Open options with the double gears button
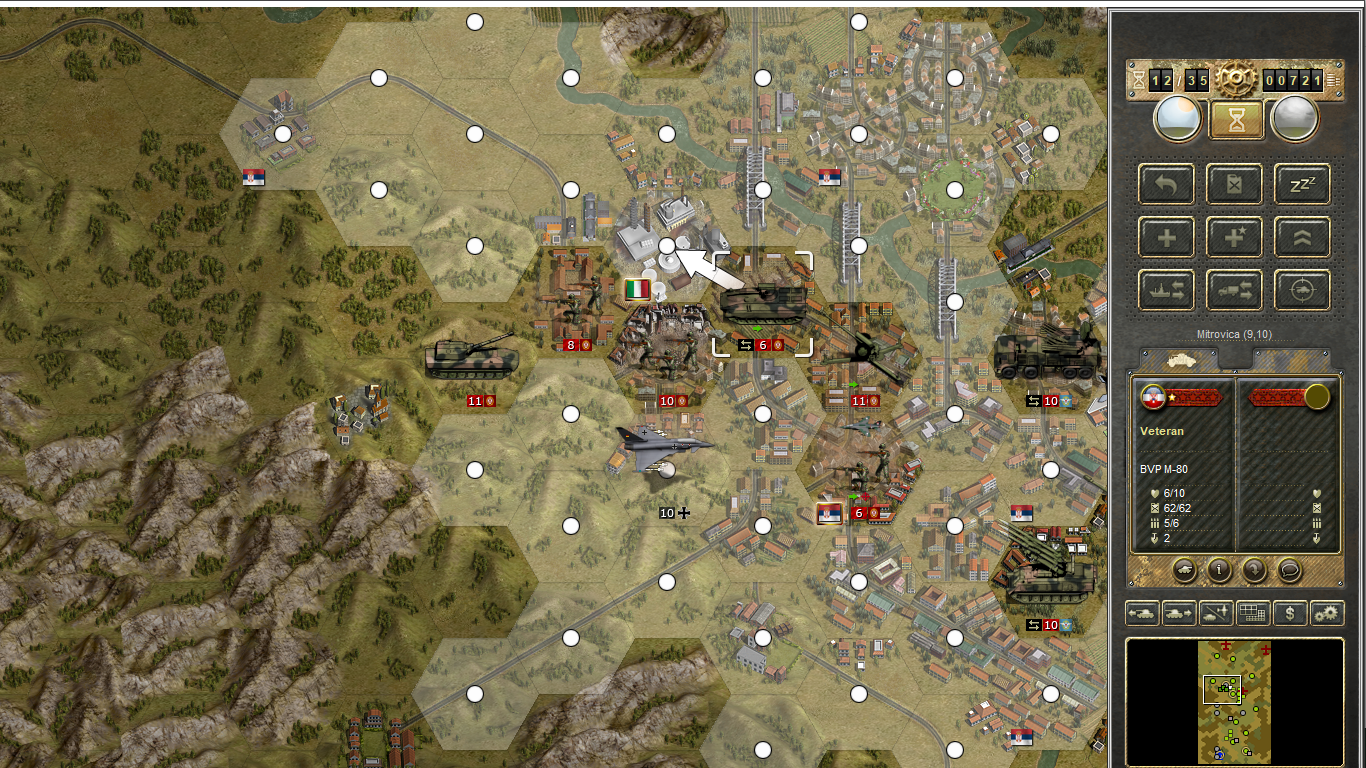Viewport: 1366px width, 768px height. 1327,613
